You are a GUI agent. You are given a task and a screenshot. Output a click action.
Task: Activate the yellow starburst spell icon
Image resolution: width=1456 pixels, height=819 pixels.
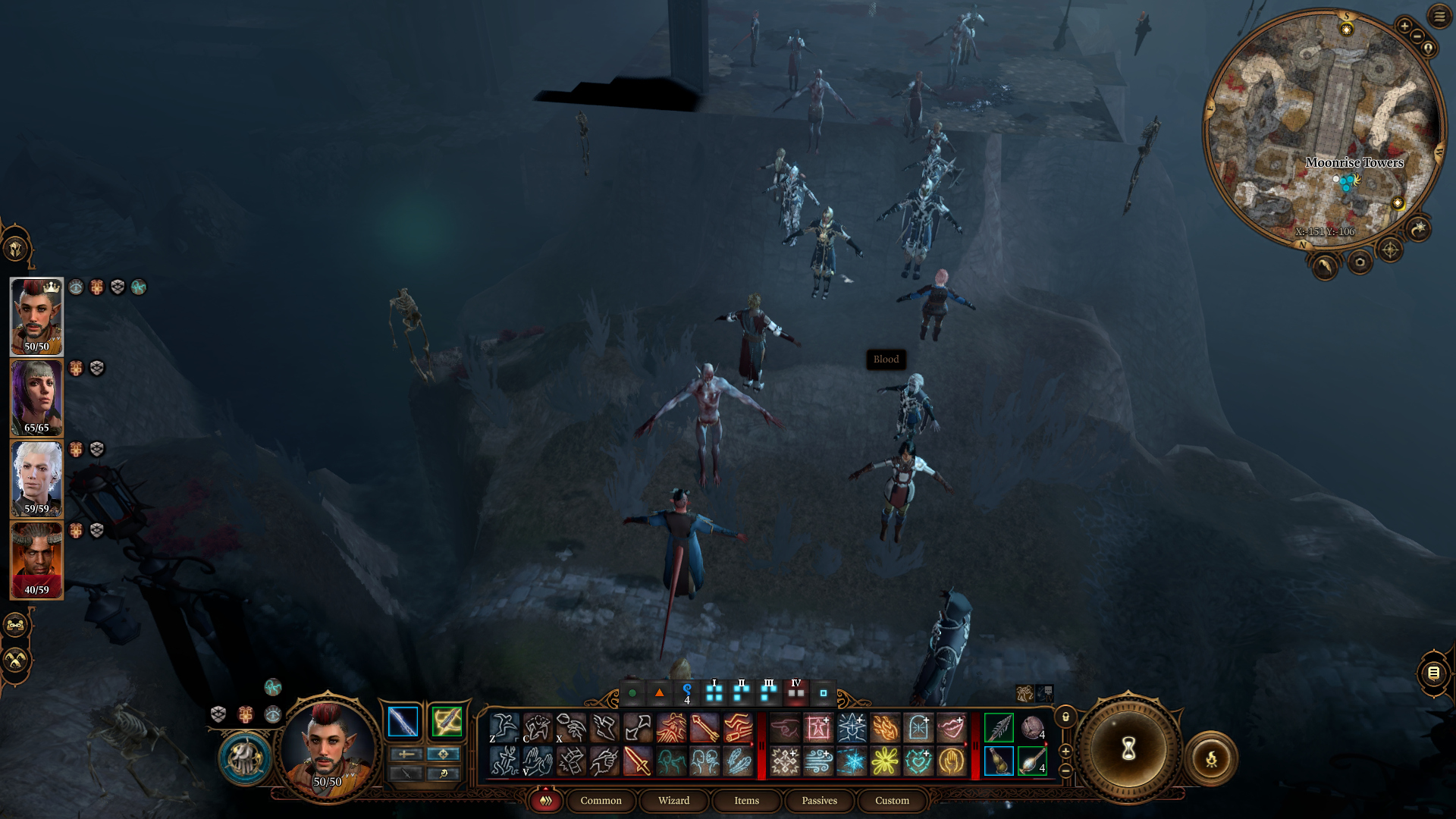click(884, 761)
